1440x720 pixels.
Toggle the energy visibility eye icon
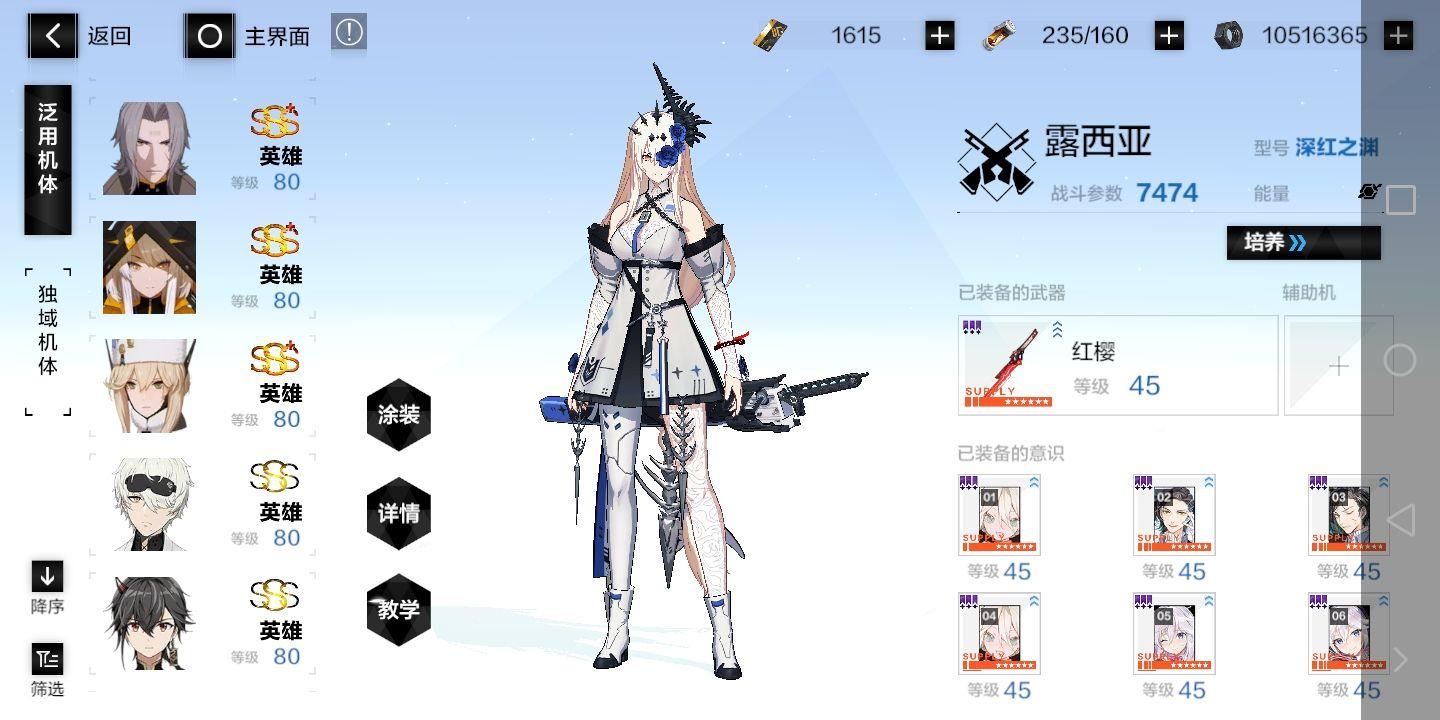coord(1368,191)
